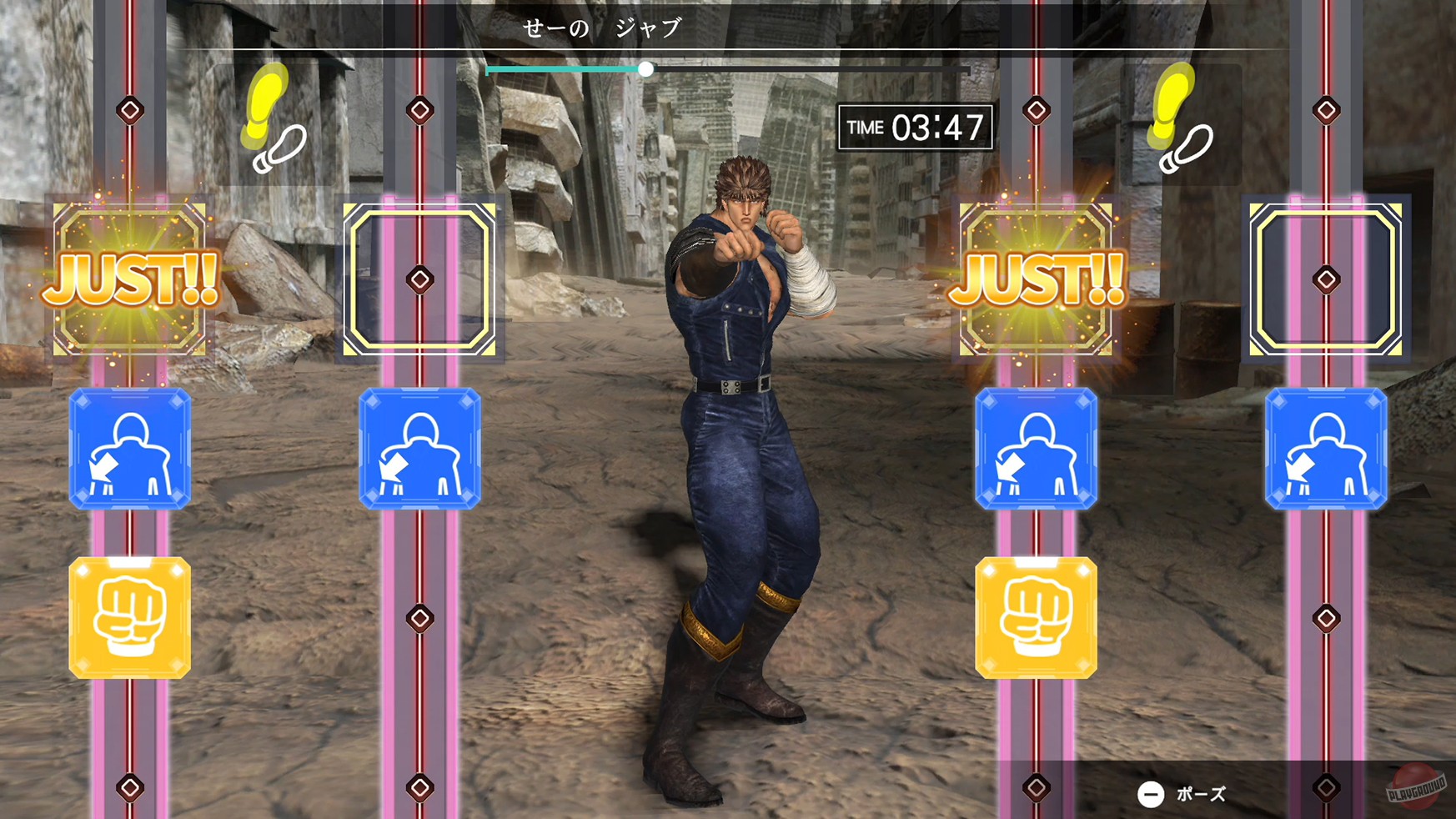Click the red diamond marker atop the second lane
This screenshot has height=819, width=1456.
419,107
